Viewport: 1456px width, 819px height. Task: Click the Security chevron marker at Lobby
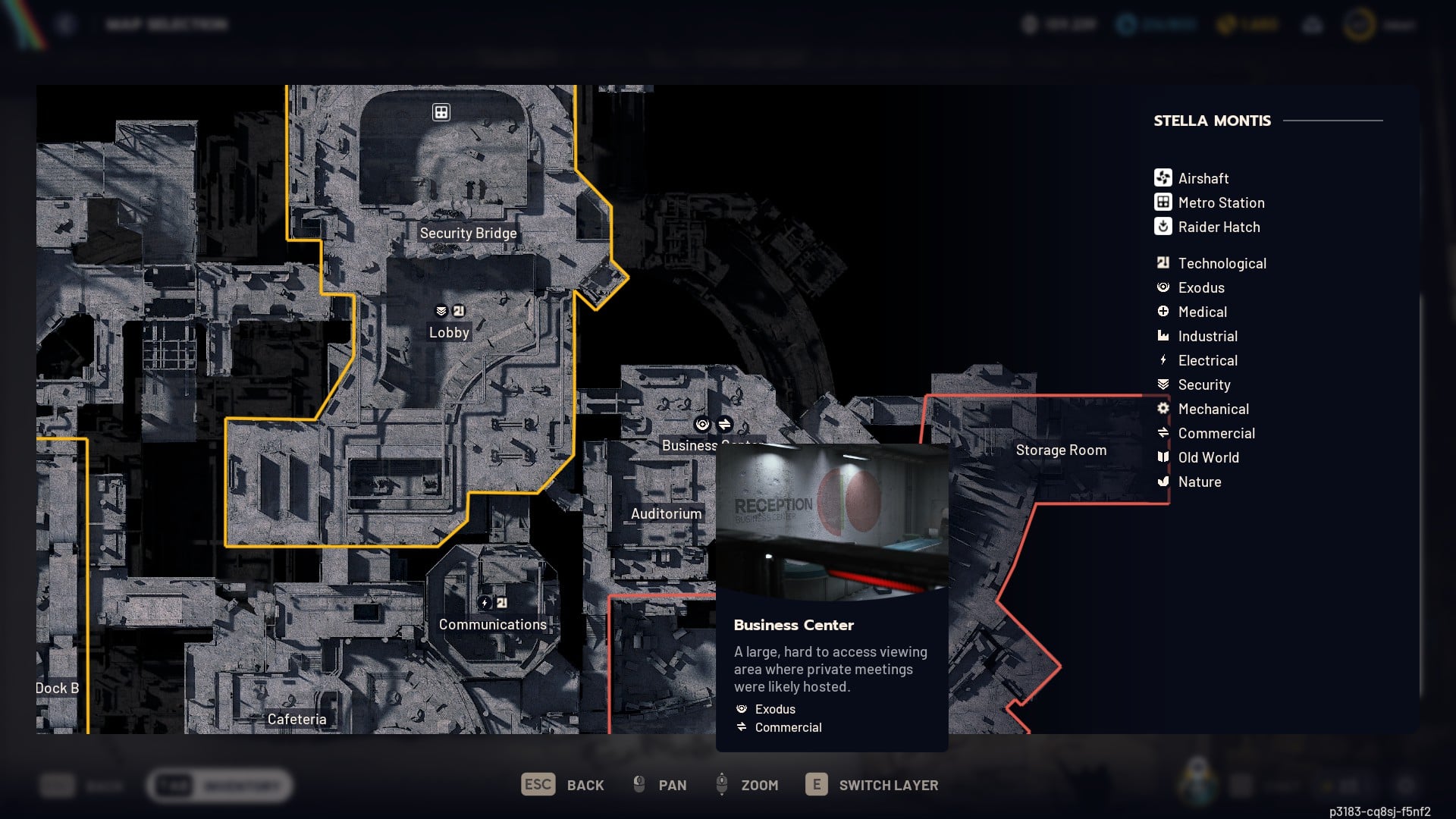(x=440, y=309)
